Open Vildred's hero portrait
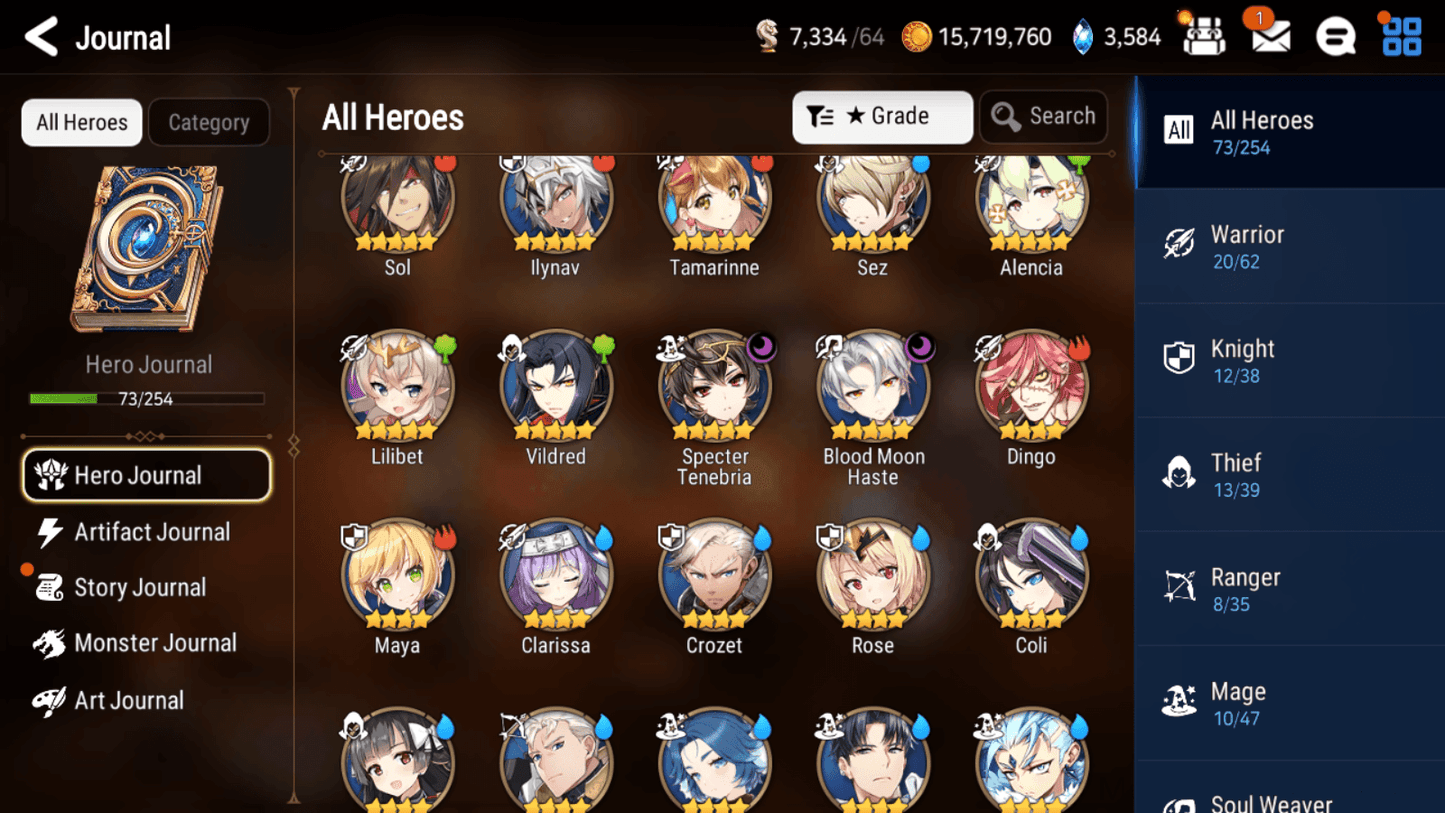 coord(556,386)
